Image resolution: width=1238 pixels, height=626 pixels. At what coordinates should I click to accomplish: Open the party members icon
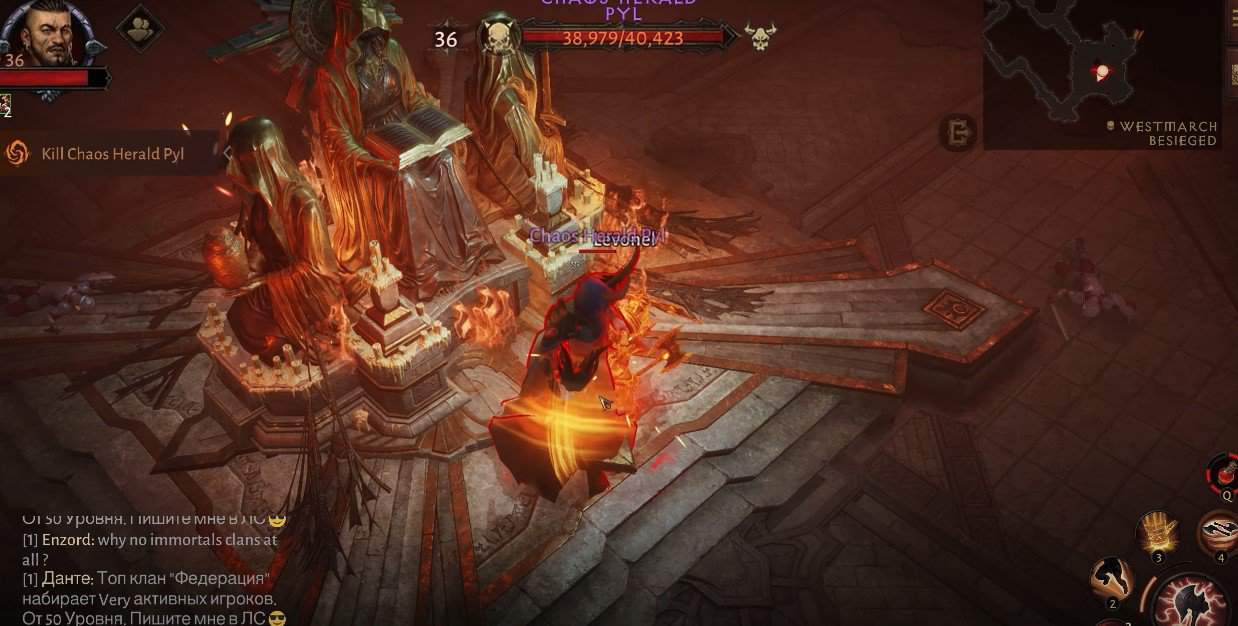click(140, 27)
